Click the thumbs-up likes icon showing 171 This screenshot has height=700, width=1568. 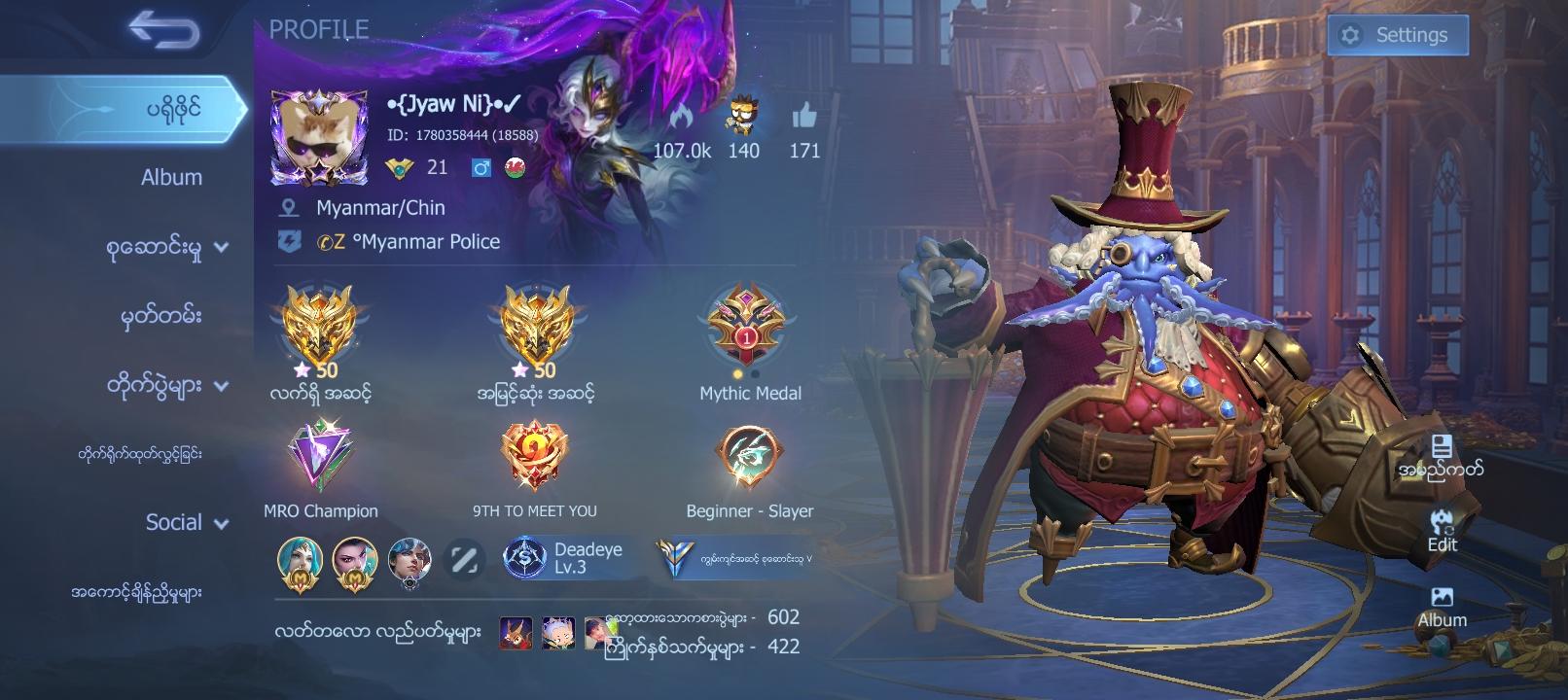pos(805,117)
